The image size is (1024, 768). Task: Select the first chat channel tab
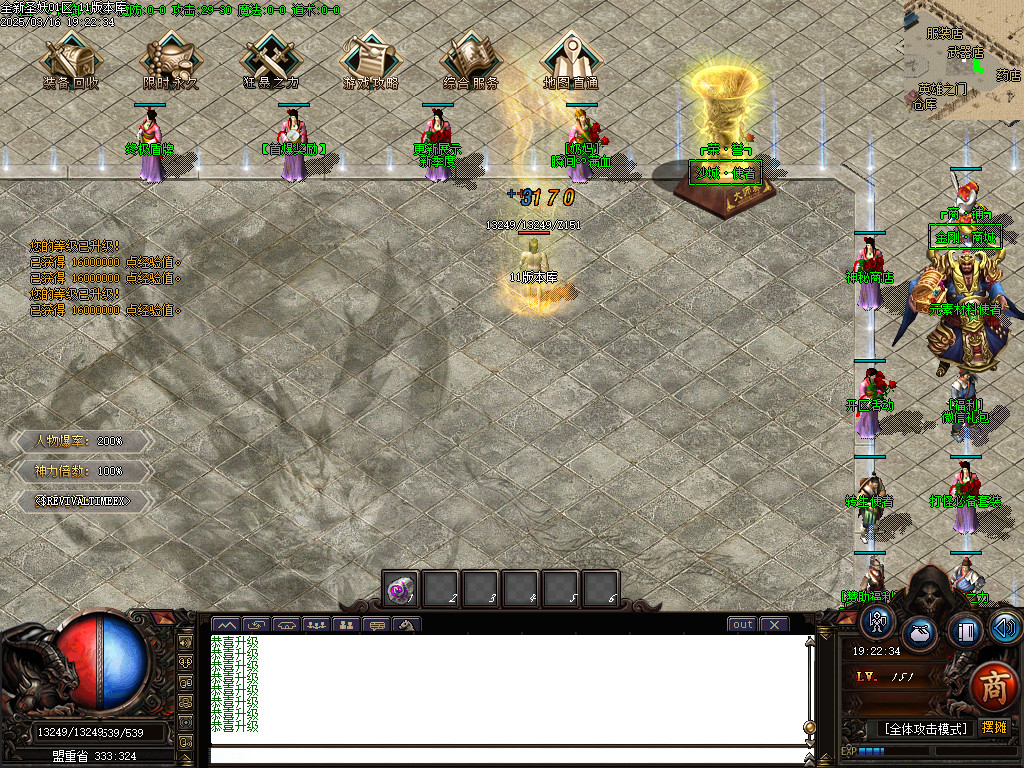tap(225, 626)
